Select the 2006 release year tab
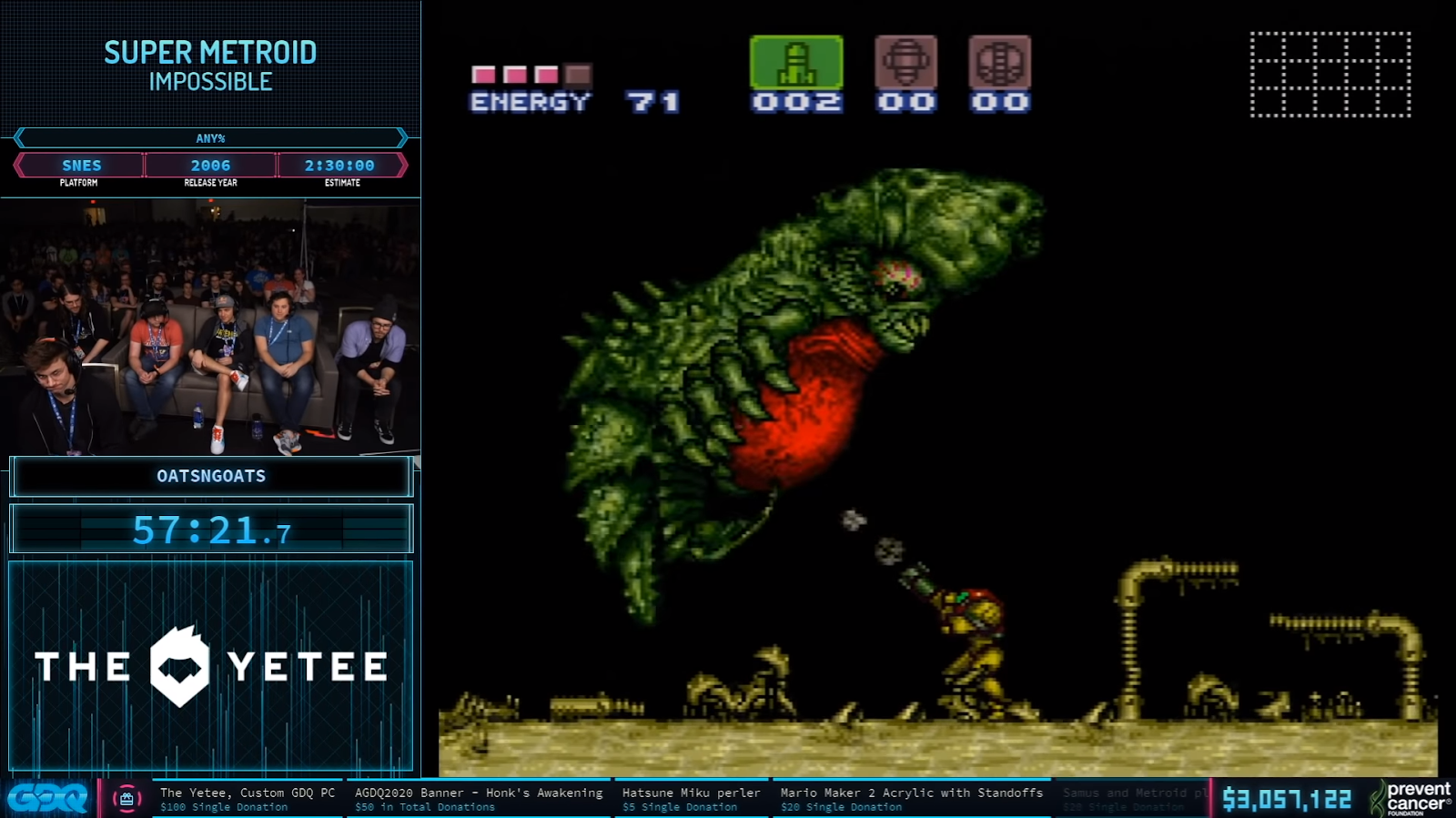Viewport: 1456px width, 818px height. 211,166
